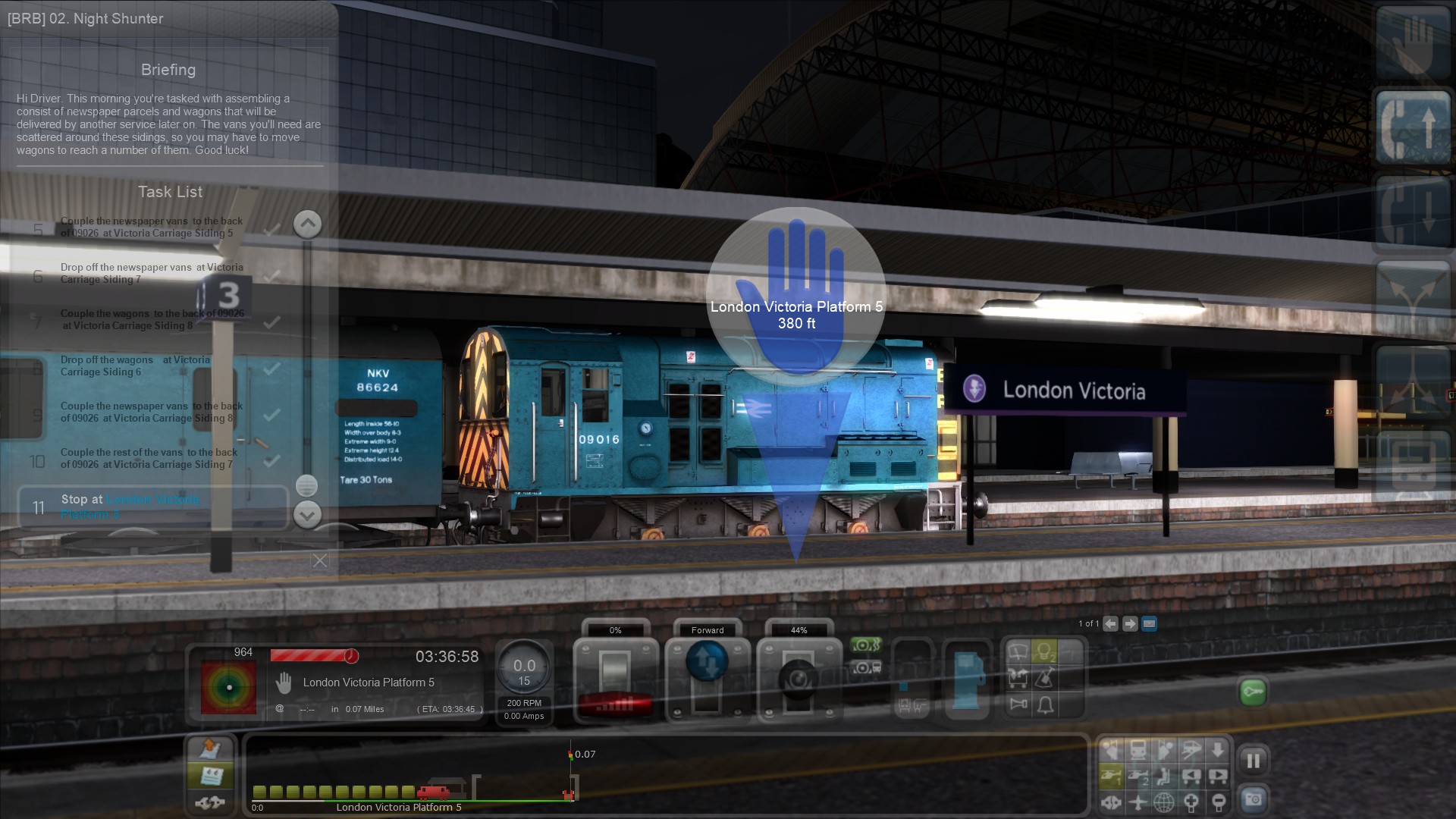This screenshot has width=1456, height=819.
Task: Select task 11 Stop at London Victoria
Action: coord(153,507)
